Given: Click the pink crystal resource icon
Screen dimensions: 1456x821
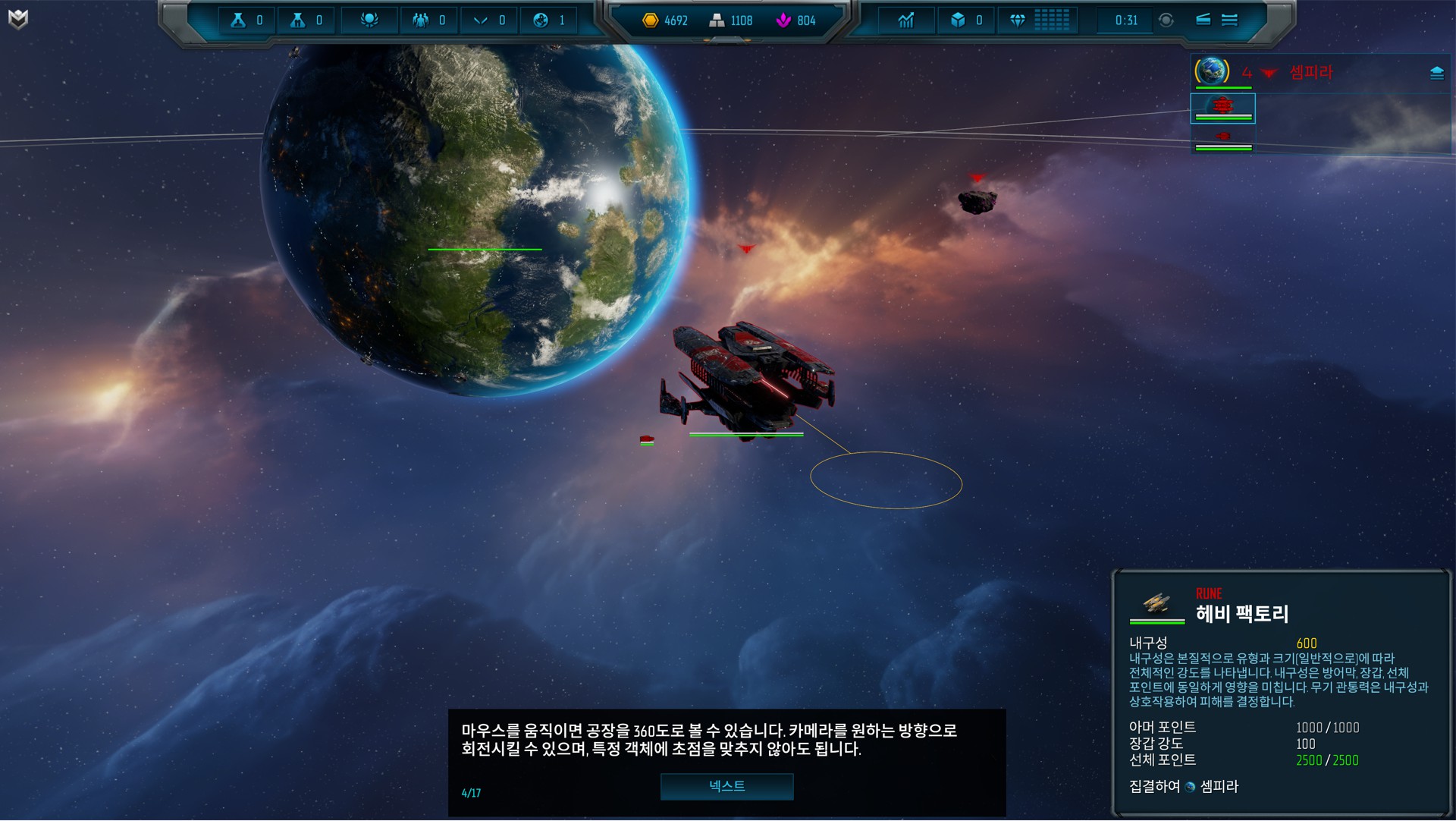Looking at the screenshot, I should [x=783, y=20].
